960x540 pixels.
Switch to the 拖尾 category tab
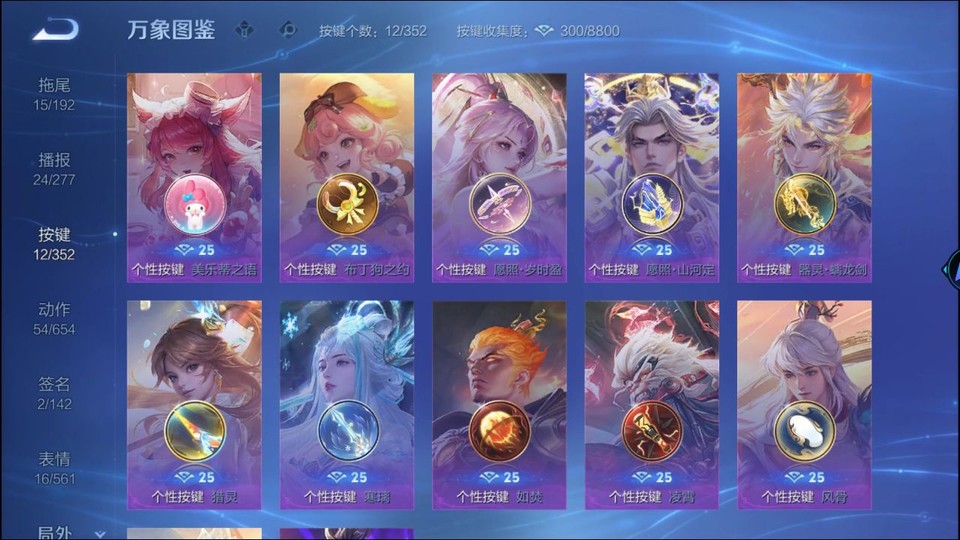coord(55,94)
